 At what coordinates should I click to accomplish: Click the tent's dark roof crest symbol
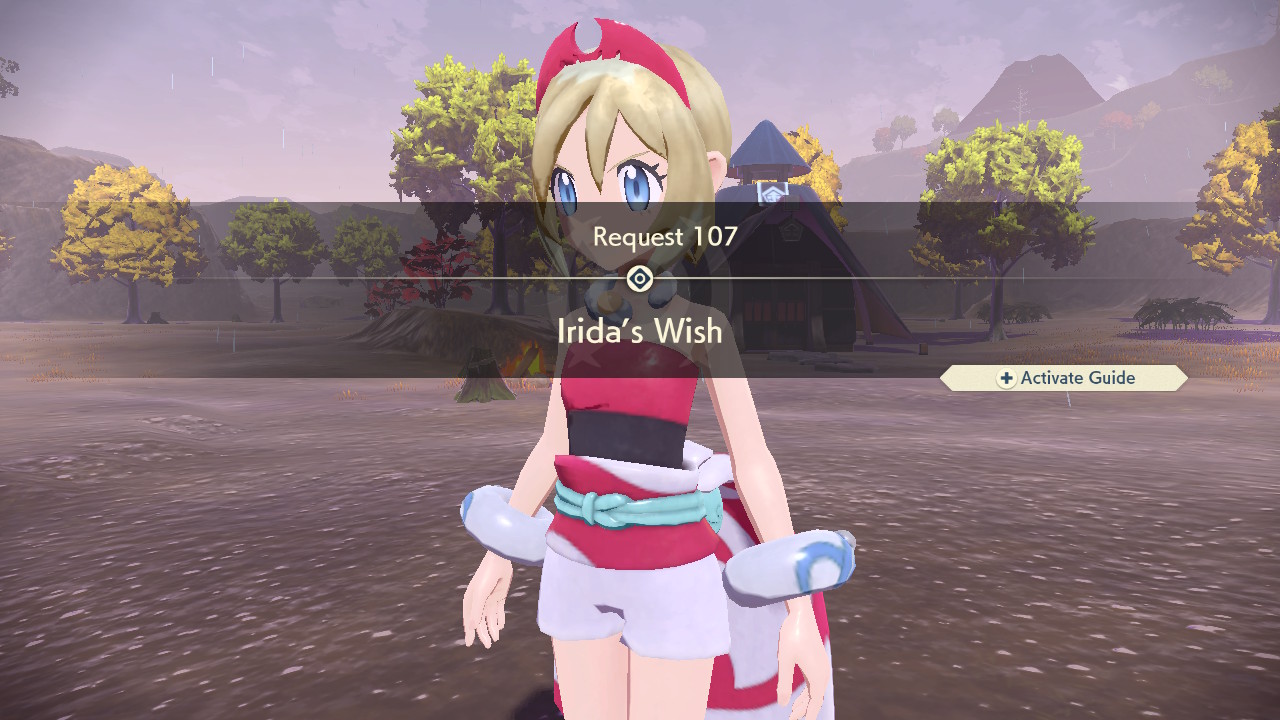click(790, 230)
